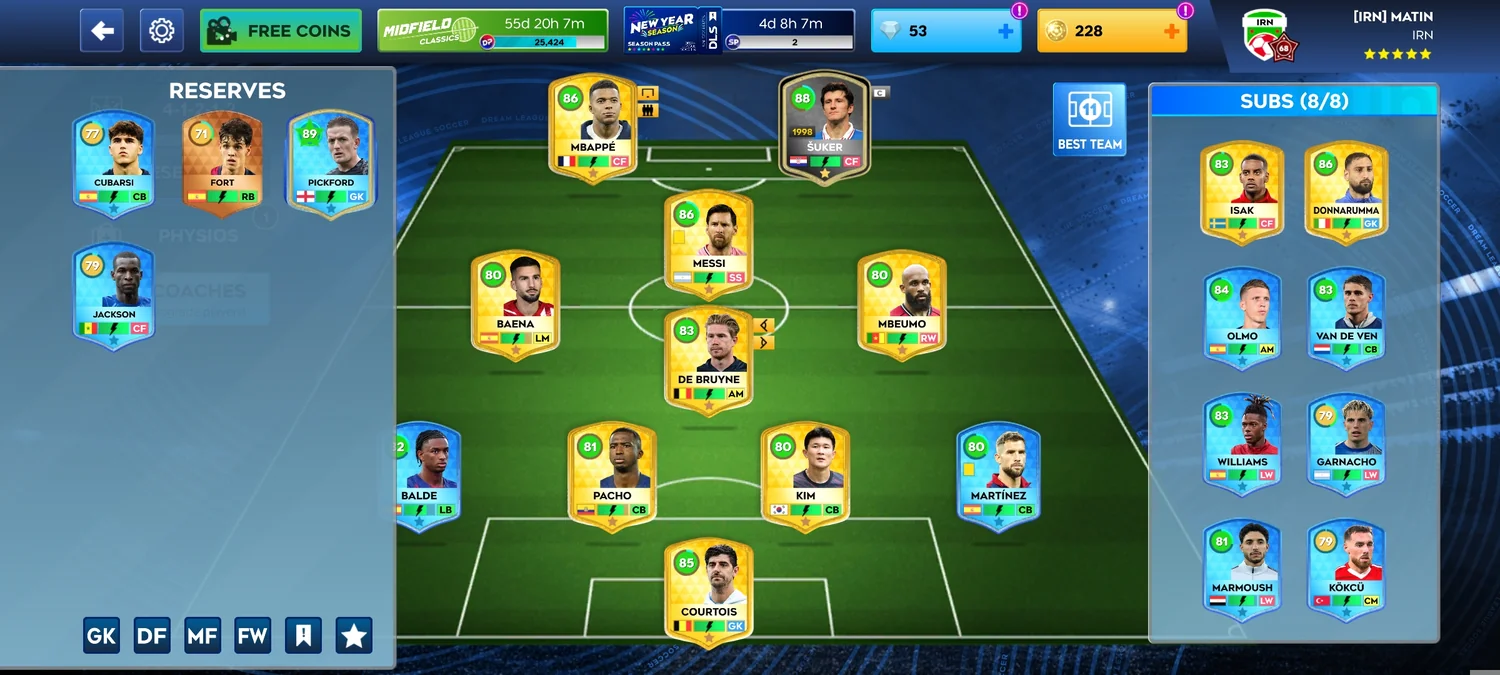Apply the Best Team lineup
Screen dimensions: 1500x675
[x=1089, y=119]
